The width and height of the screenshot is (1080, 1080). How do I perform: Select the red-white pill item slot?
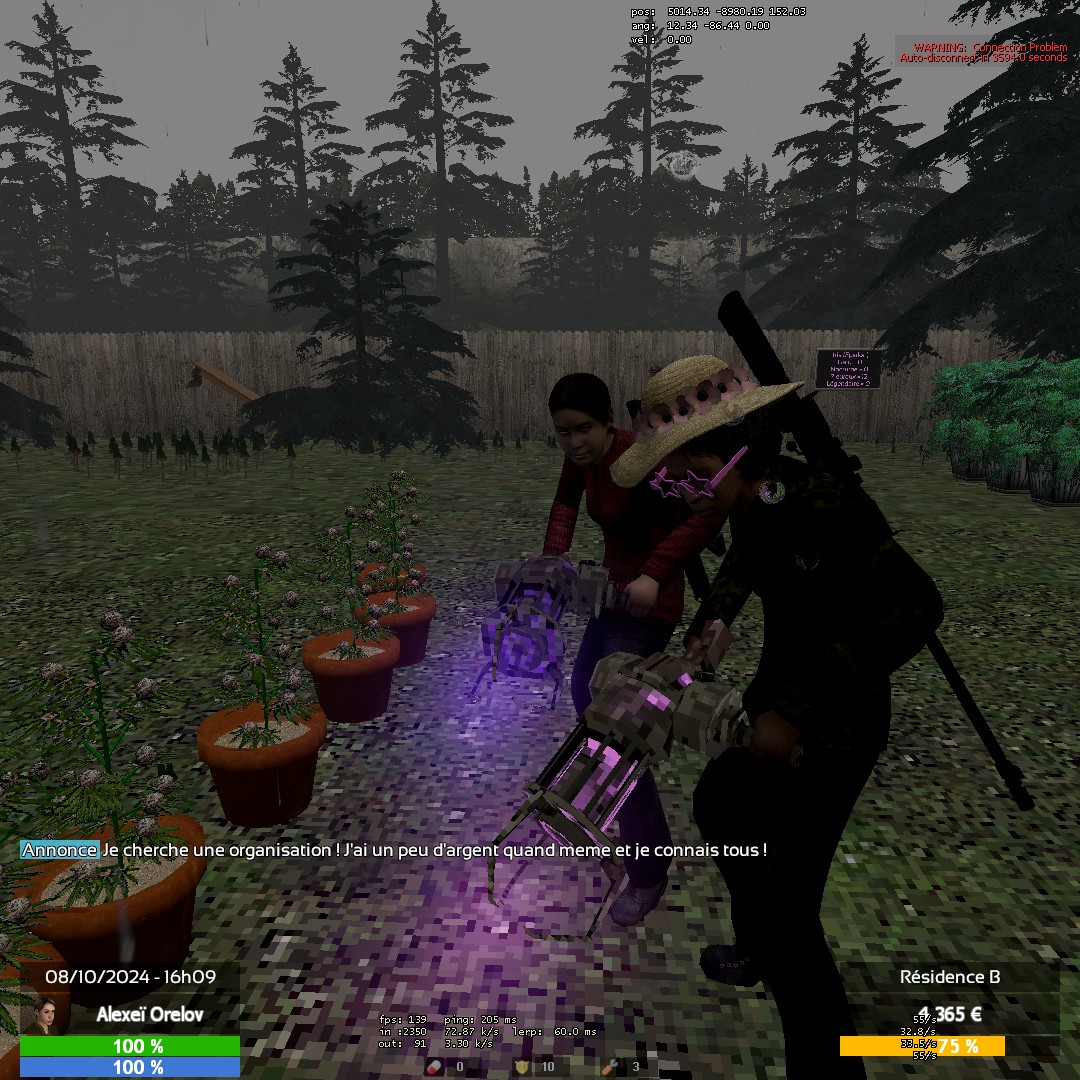coord(434,1067)
